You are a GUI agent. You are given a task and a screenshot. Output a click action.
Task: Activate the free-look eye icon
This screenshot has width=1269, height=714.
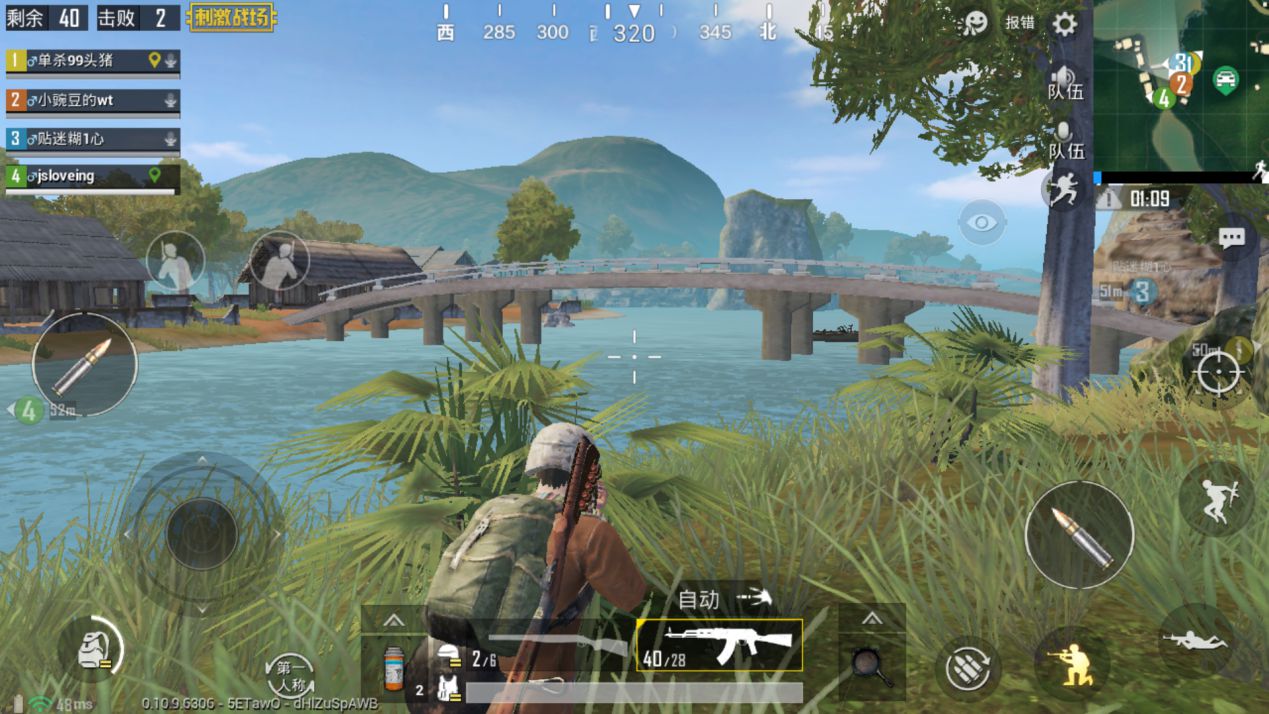[982, 222]
